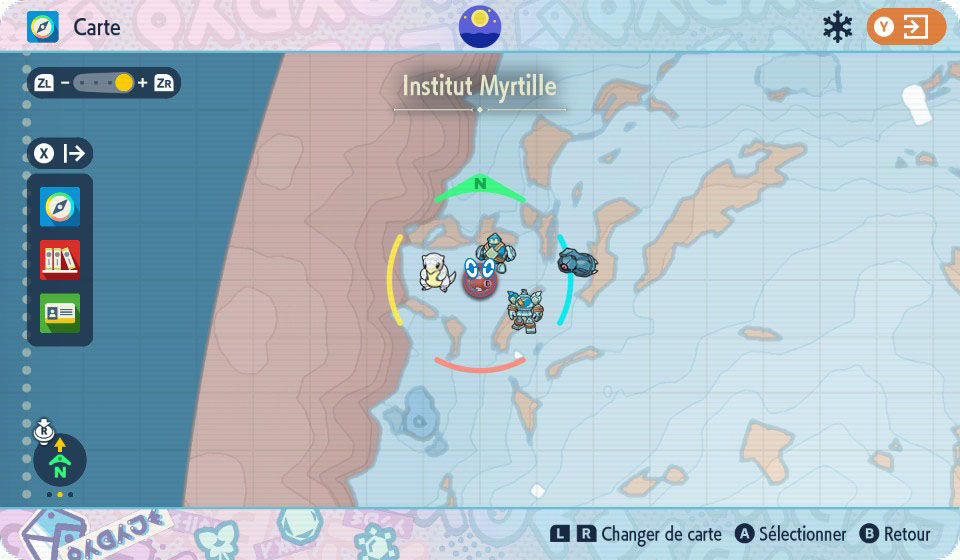Image resolution: width=960 pixels, height=560 pixels.
Task: Expand the side menu arrow panel
Action: pyautogui.click(x=61, y=153)
